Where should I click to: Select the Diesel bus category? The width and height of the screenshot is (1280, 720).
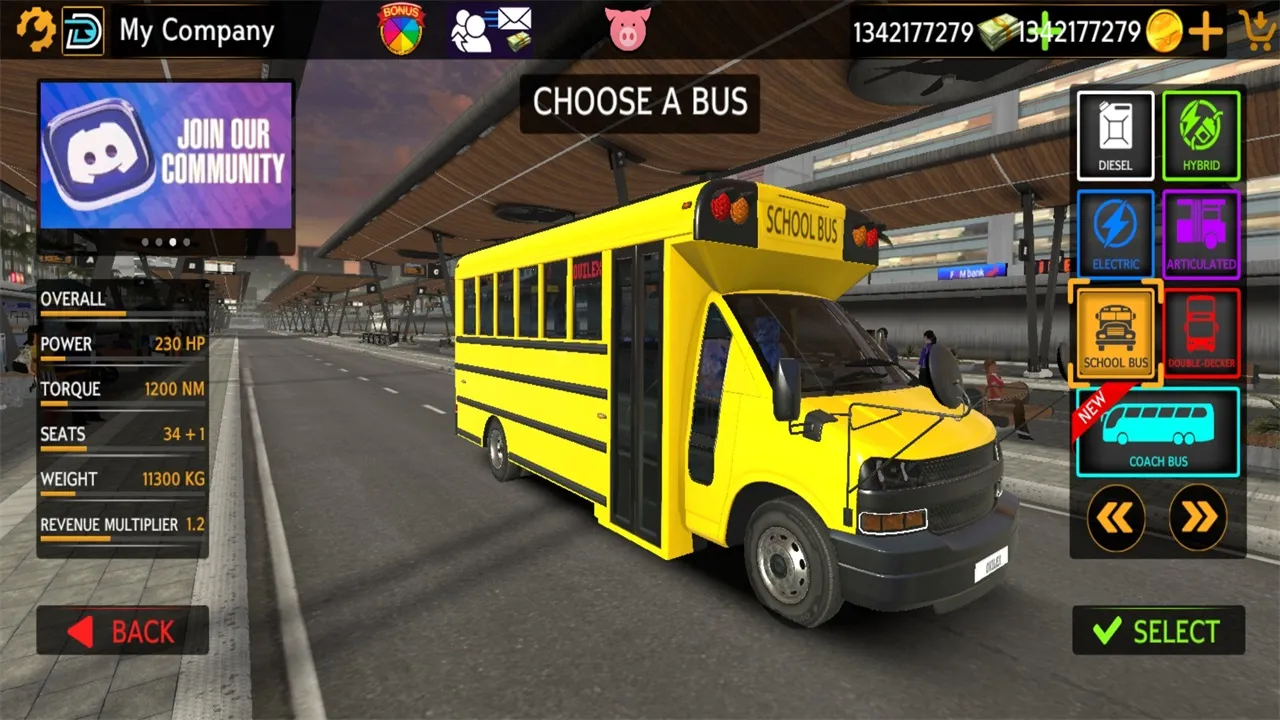[1115, 135]
